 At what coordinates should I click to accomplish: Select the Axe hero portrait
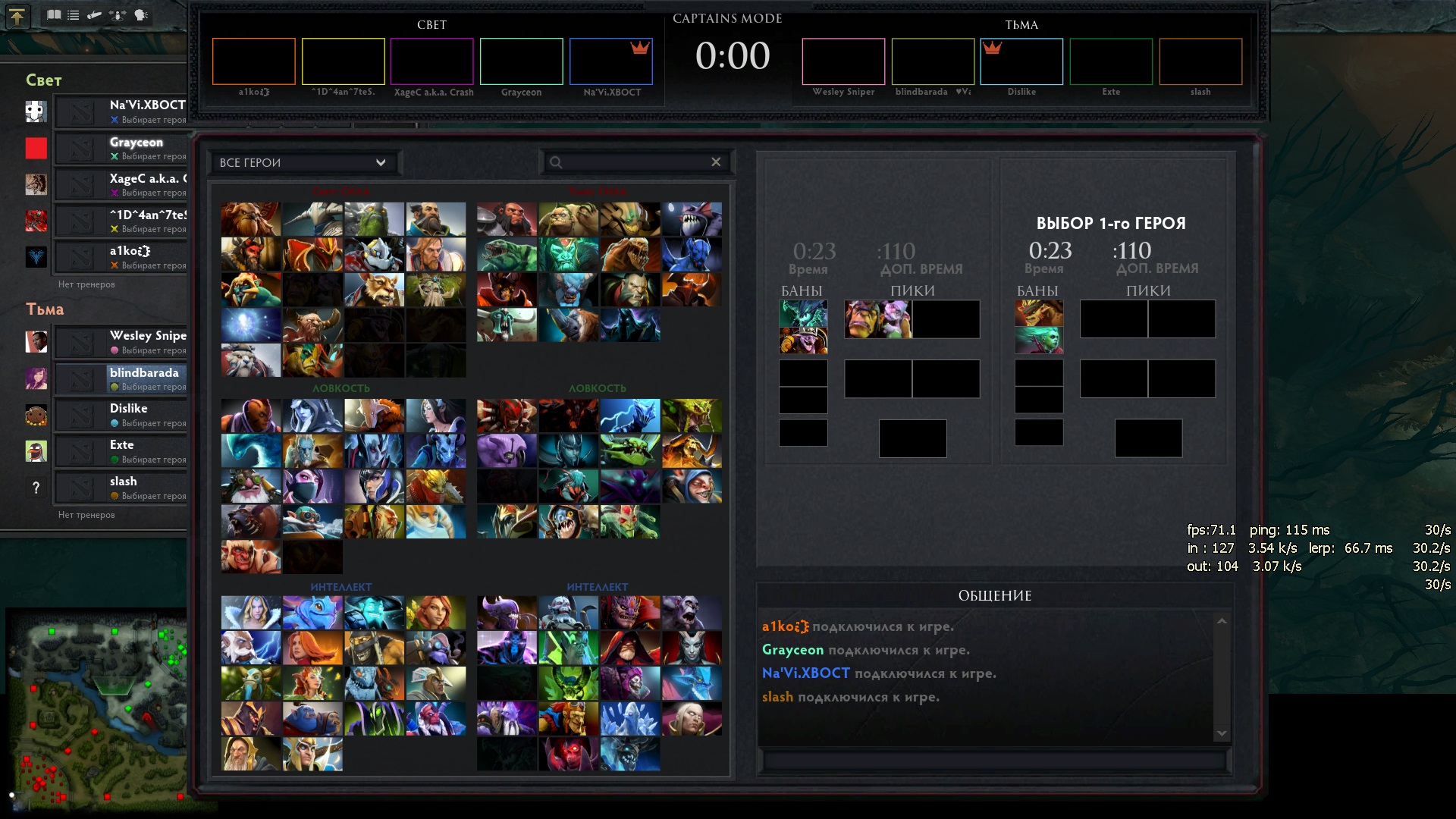(507, 219)
